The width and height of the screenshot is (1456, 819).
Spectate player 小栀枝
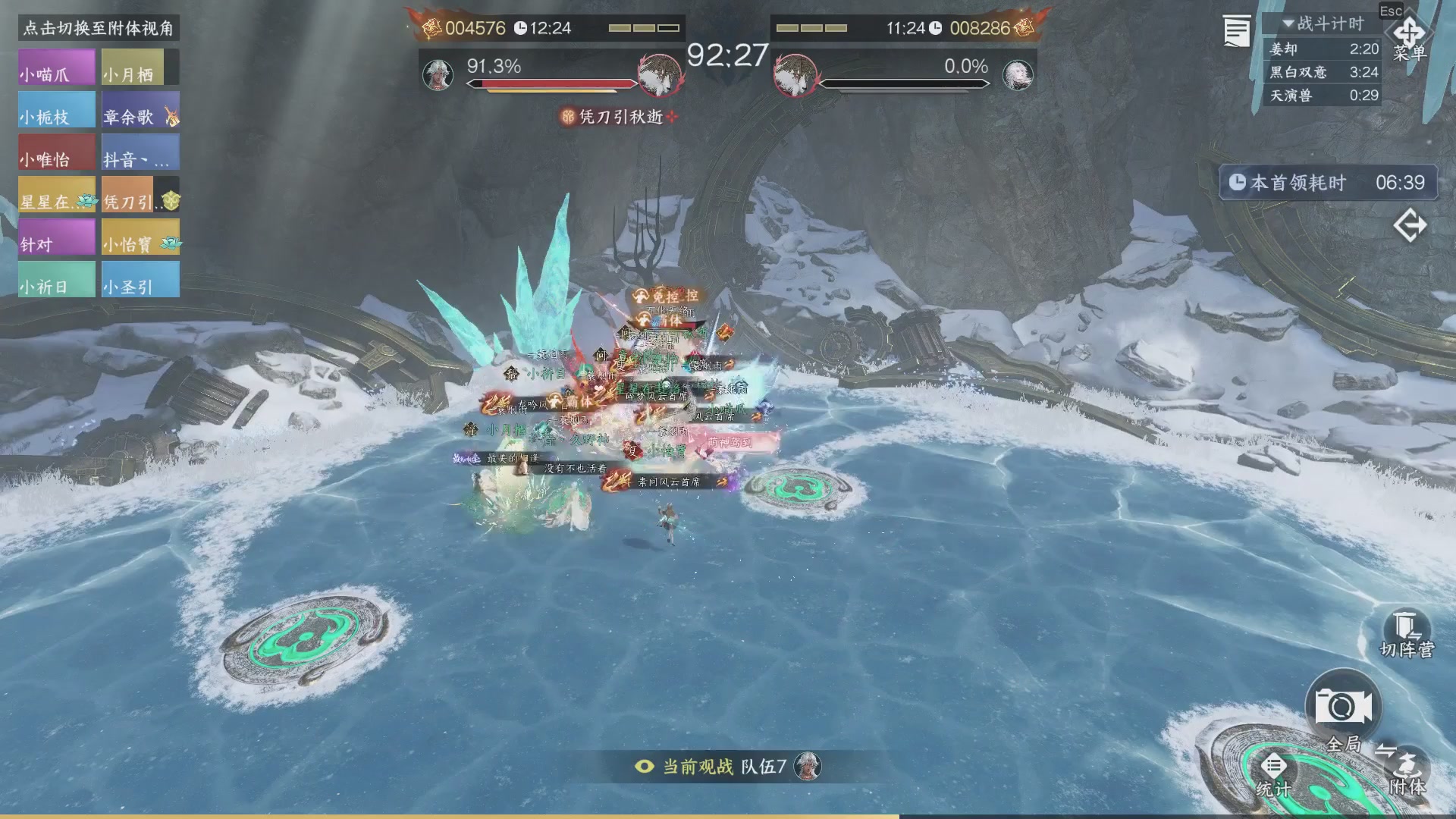click(x=57, y=110)
